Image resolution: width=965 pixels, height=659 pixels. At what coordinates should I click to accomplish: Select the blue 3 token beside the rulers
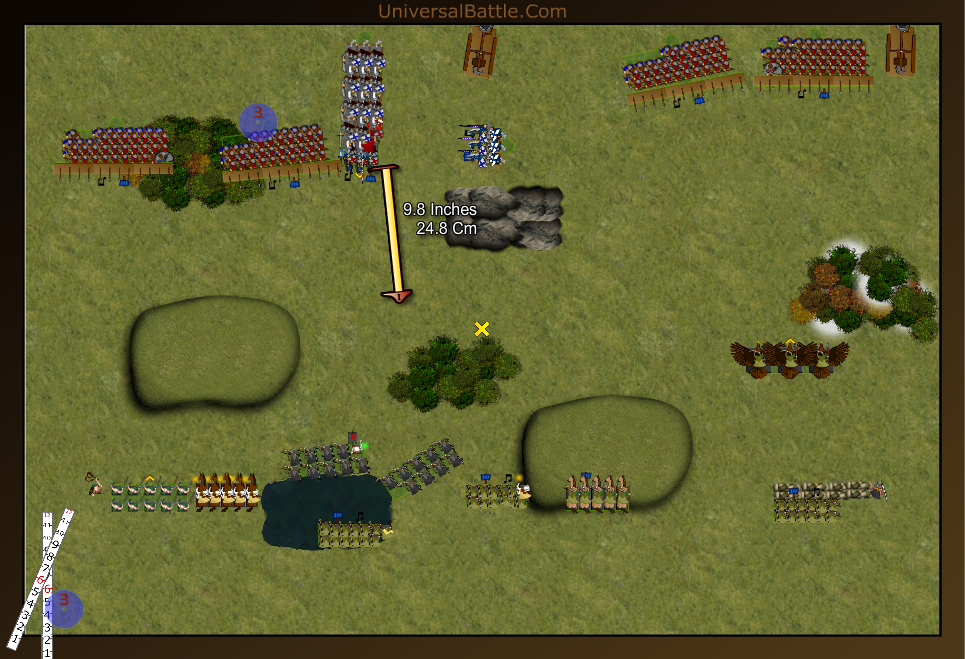pyautogui.click(x=66, y=607)
